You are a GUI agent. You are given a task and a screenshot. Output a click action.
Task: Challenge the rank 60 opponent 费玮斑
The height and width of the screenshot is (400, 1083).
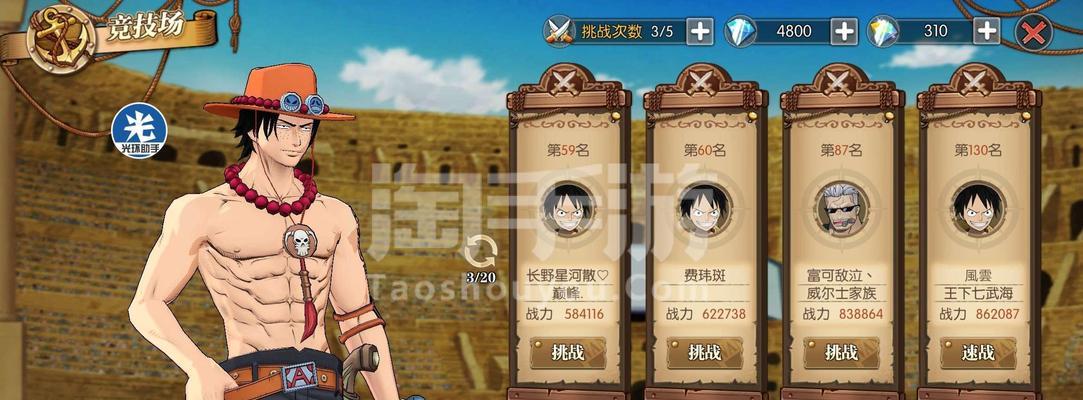704,352
